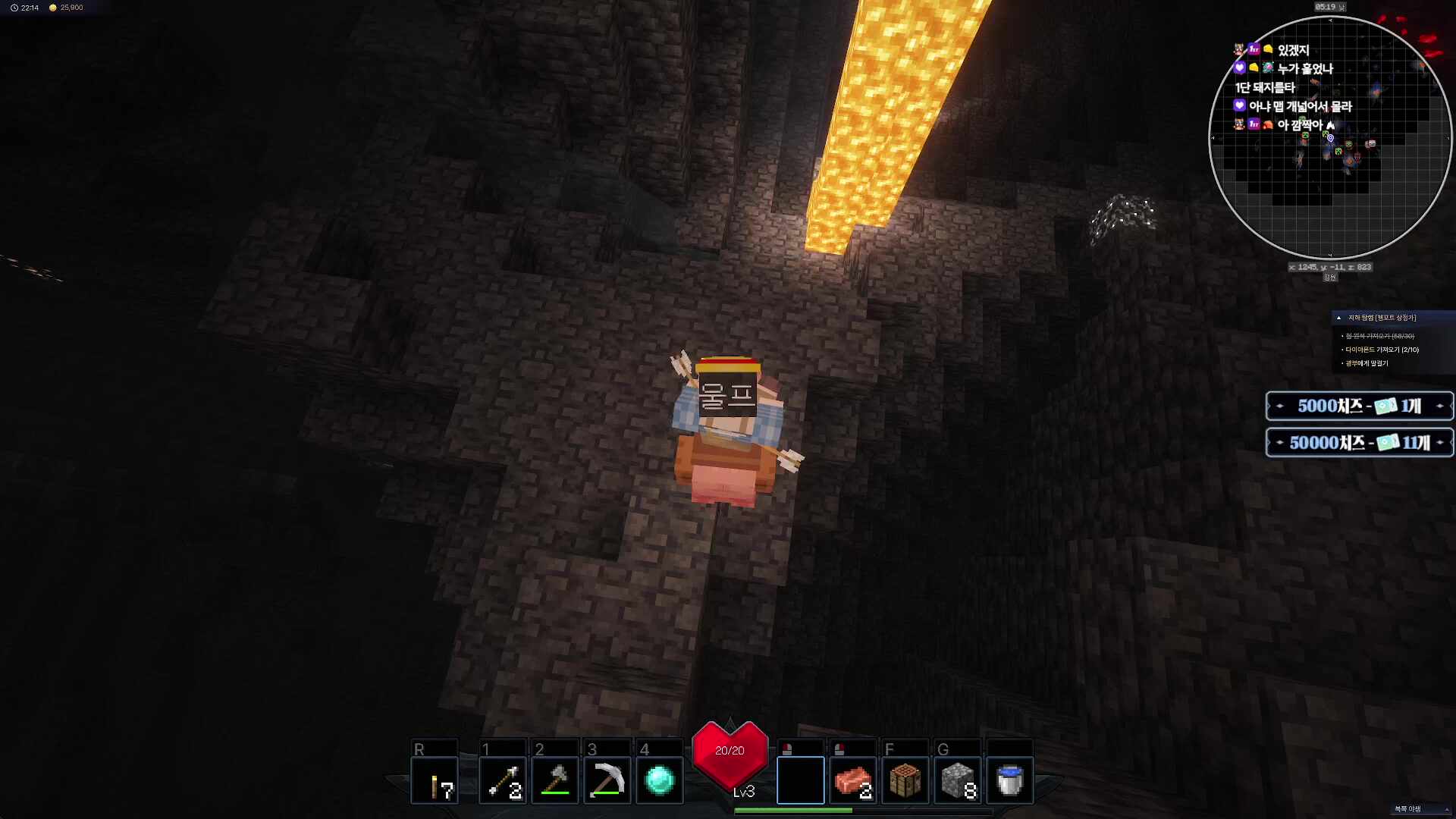Choose the stone axe hotbar slot

coord(555,780)
